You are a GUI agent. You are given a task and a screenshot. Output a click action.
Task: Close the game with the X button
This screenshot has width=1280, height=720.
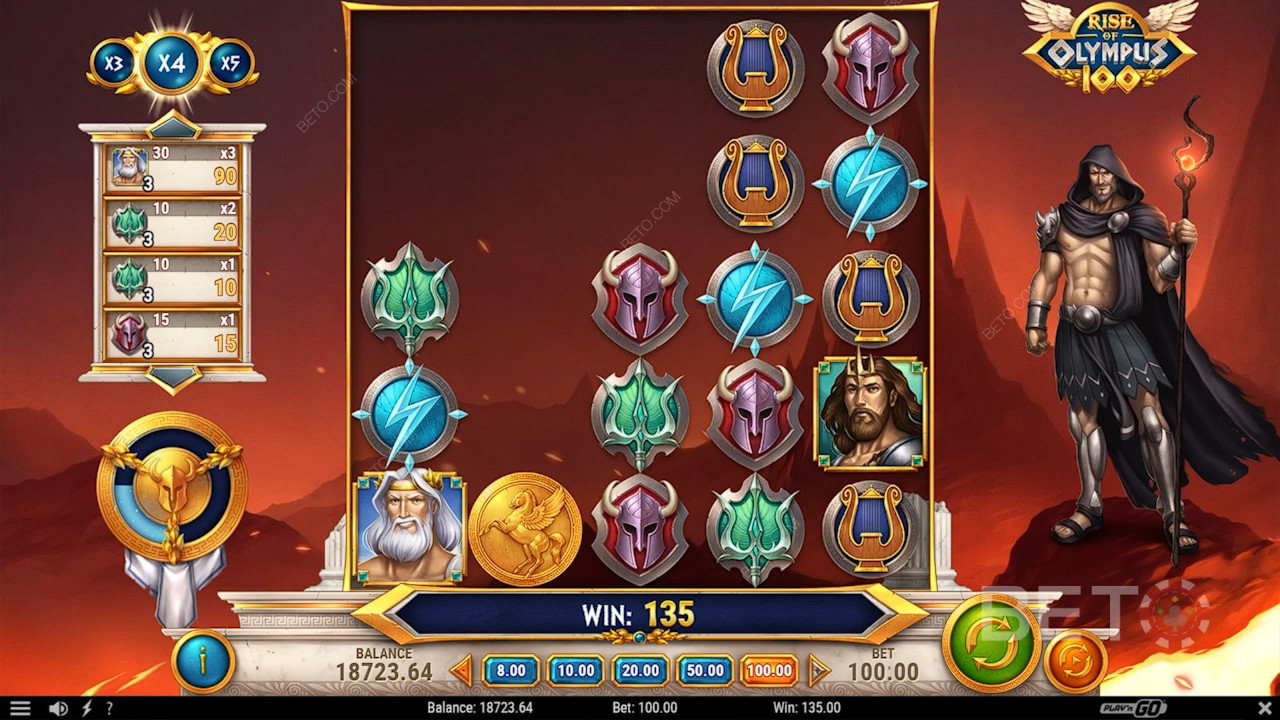(1264, 708)
